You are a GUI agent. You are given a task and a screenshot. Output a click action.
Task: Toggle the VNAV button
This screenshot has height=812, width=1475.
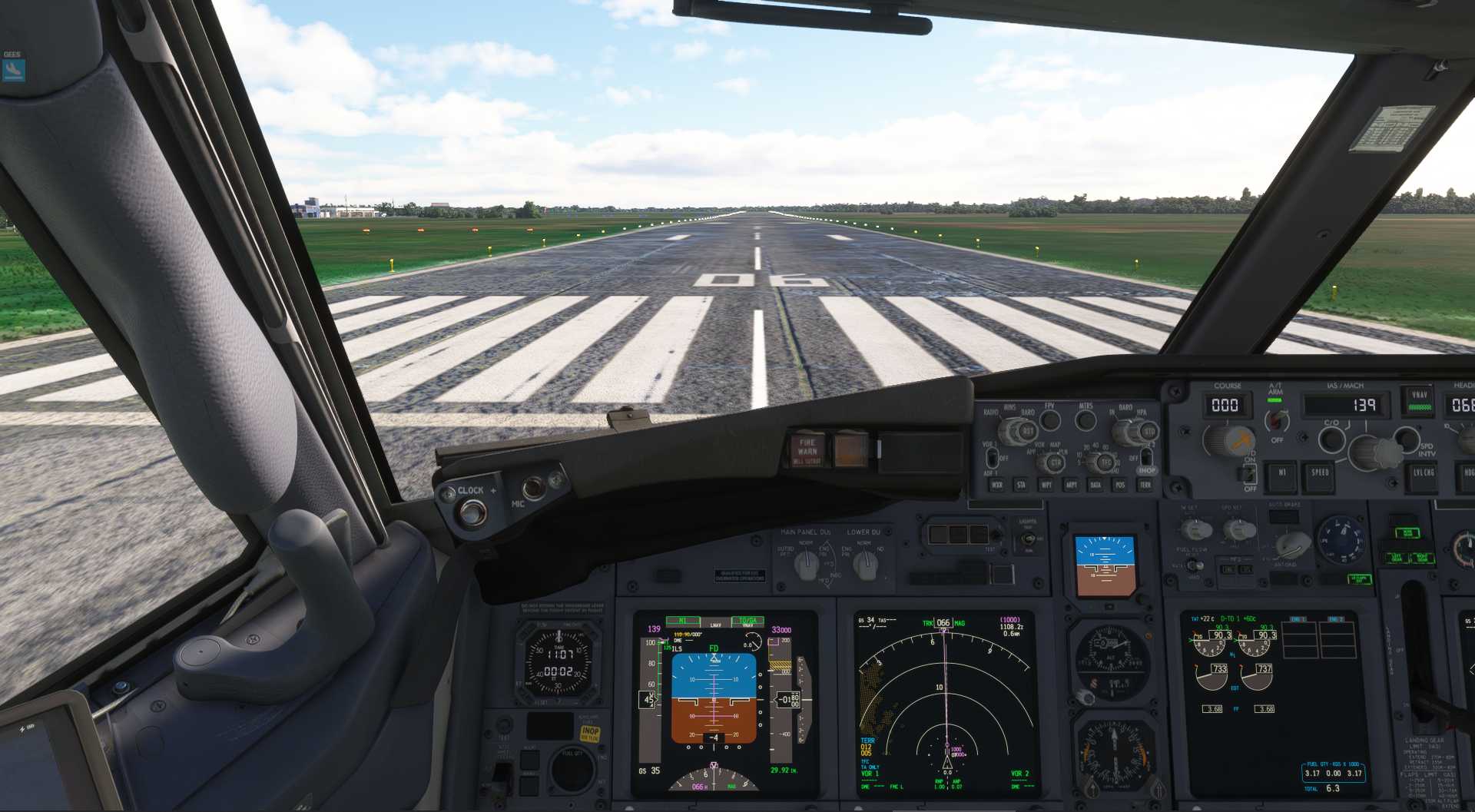click(x=1419, y=400)
